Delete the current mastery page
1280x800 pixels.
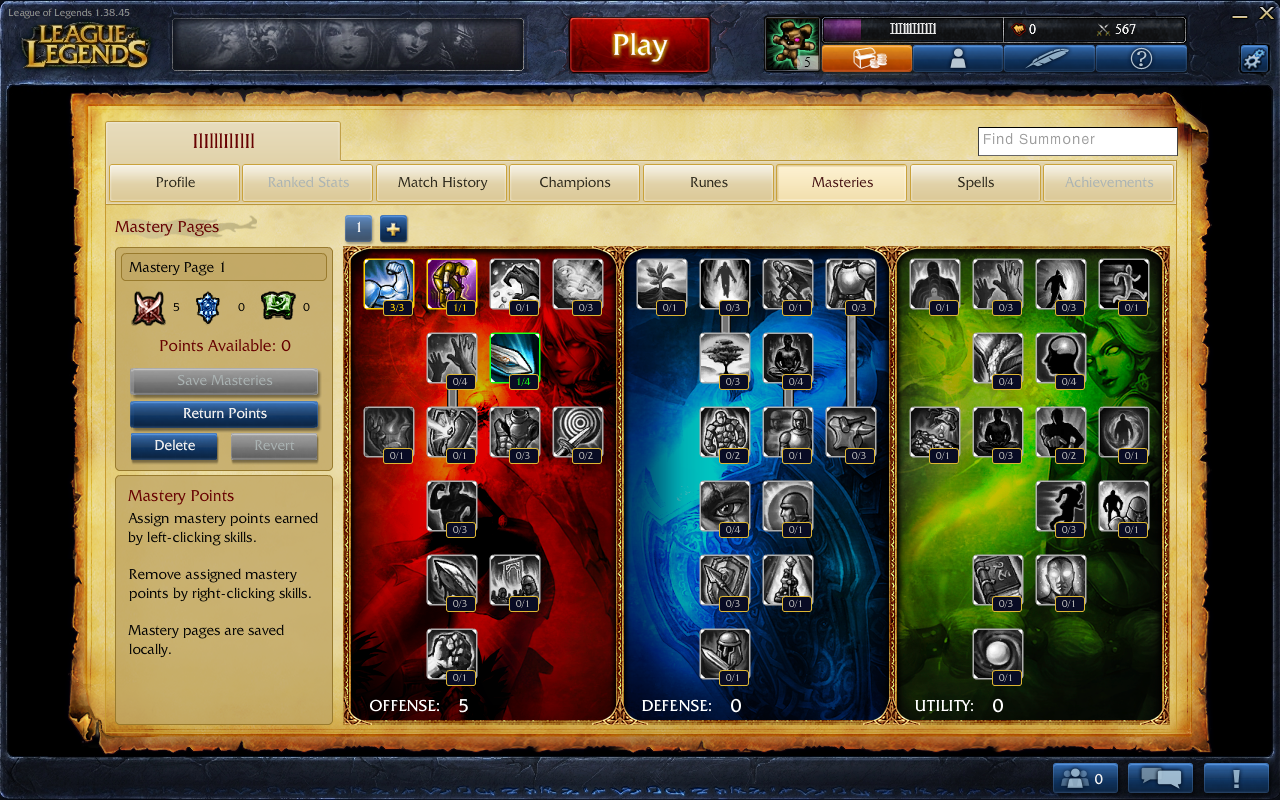pyautogui.click(x=174, y=446)
